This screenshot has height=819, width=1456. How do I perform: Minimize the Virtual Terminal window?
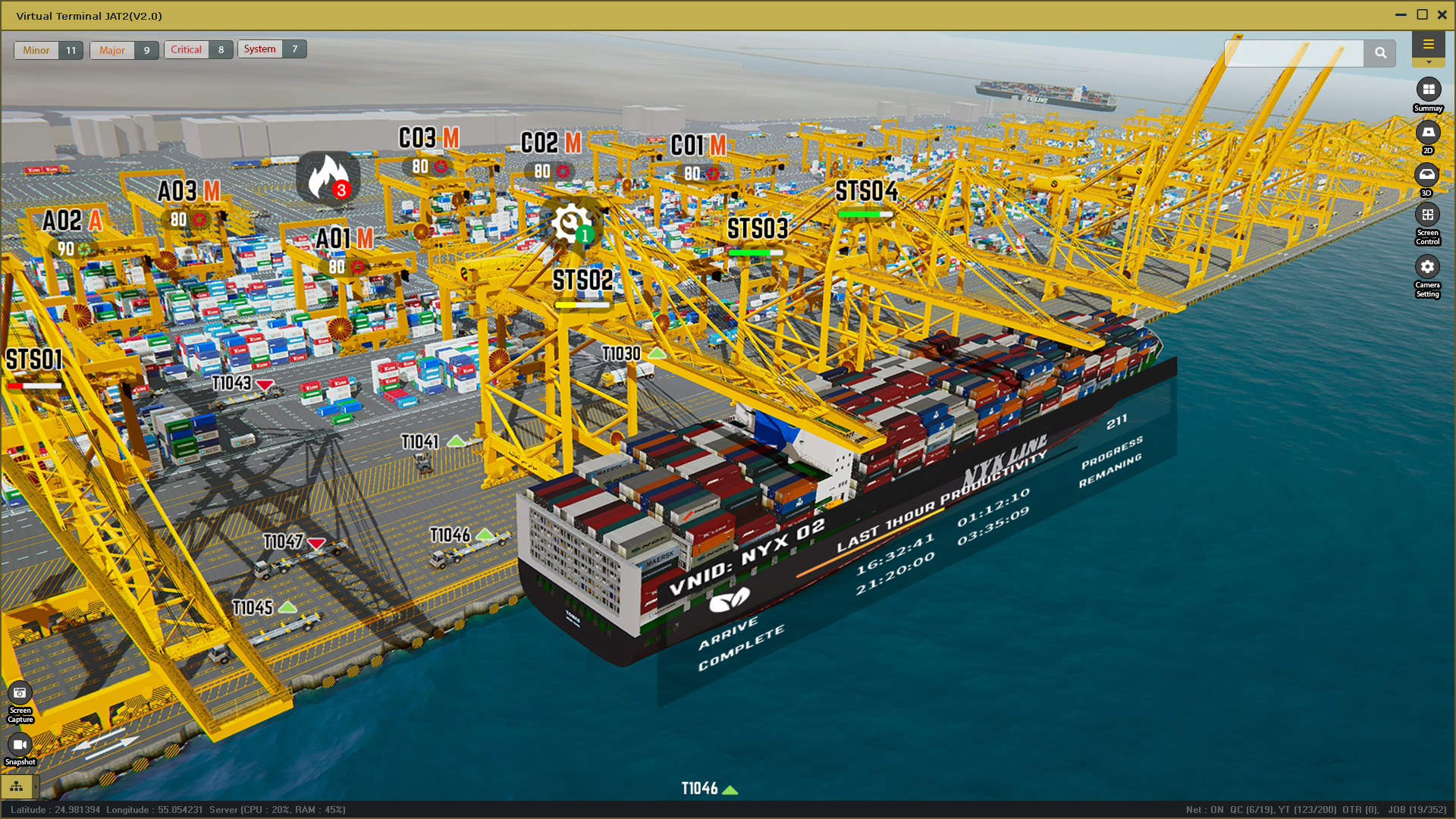coord(1401,14)
